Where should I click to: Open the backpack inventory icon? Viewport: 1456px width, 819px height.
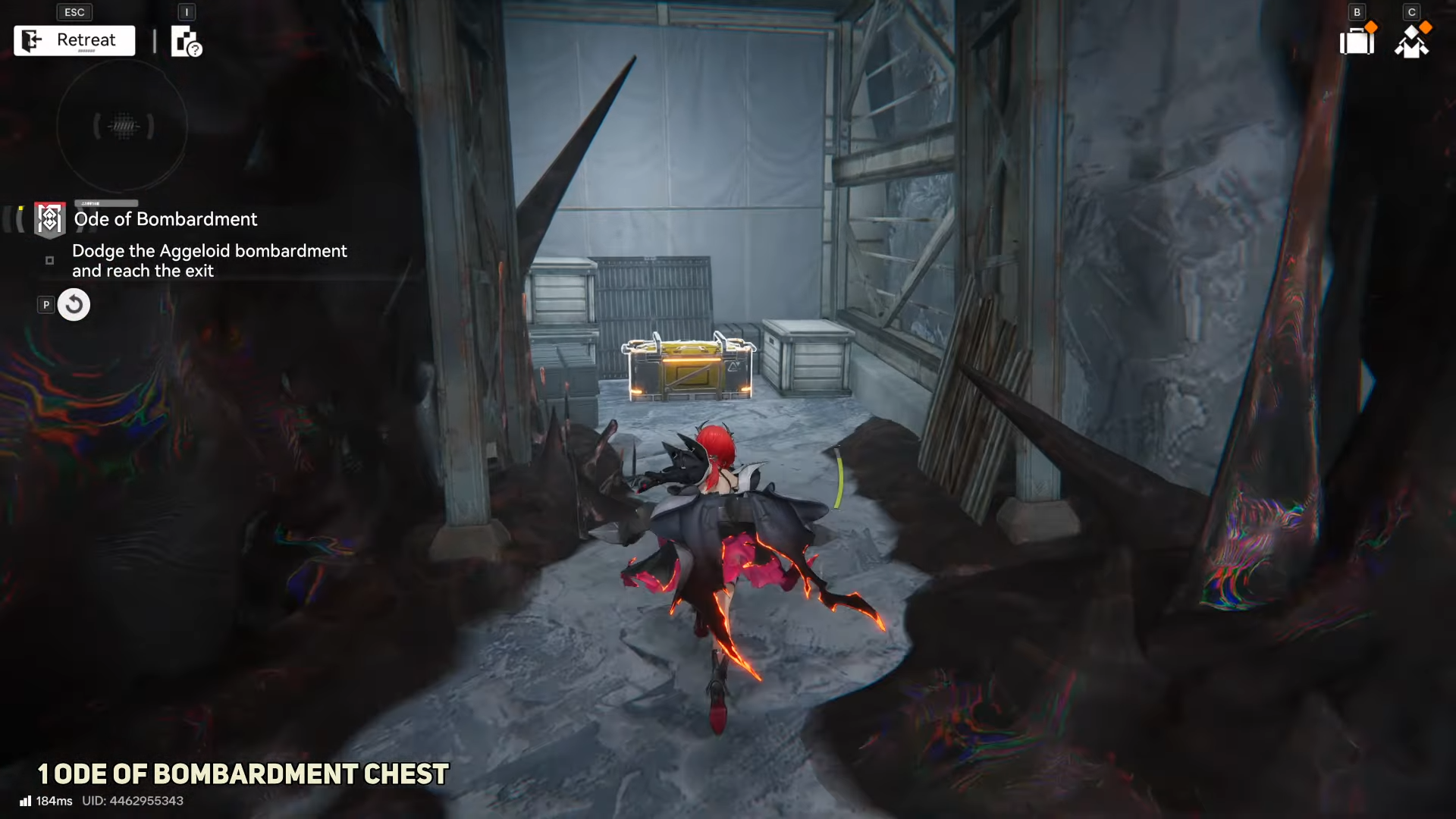click(1357, 41)
